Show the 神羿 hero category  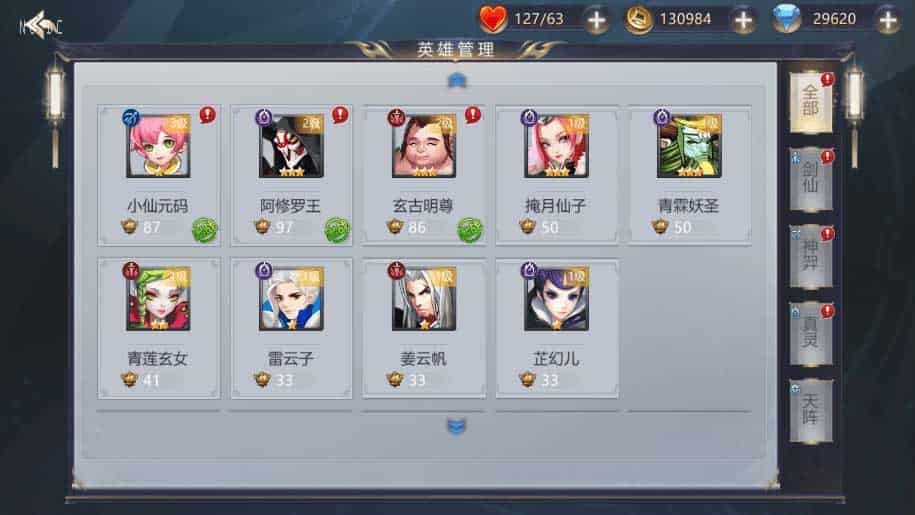point(810,257)
